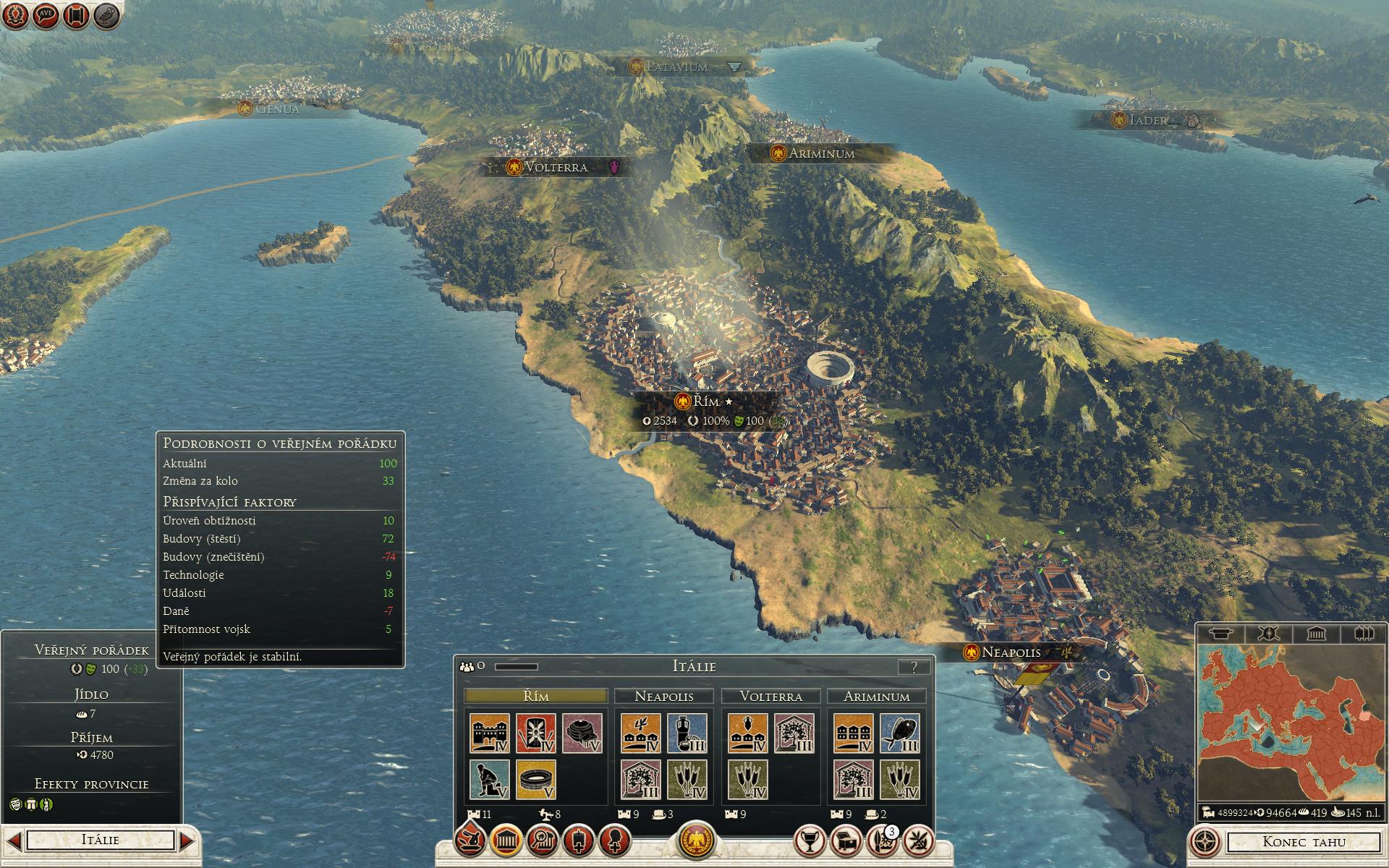1389x868 pixels.
Task: Click the grey owl advisor icon
Action: [x=106, y=15]
